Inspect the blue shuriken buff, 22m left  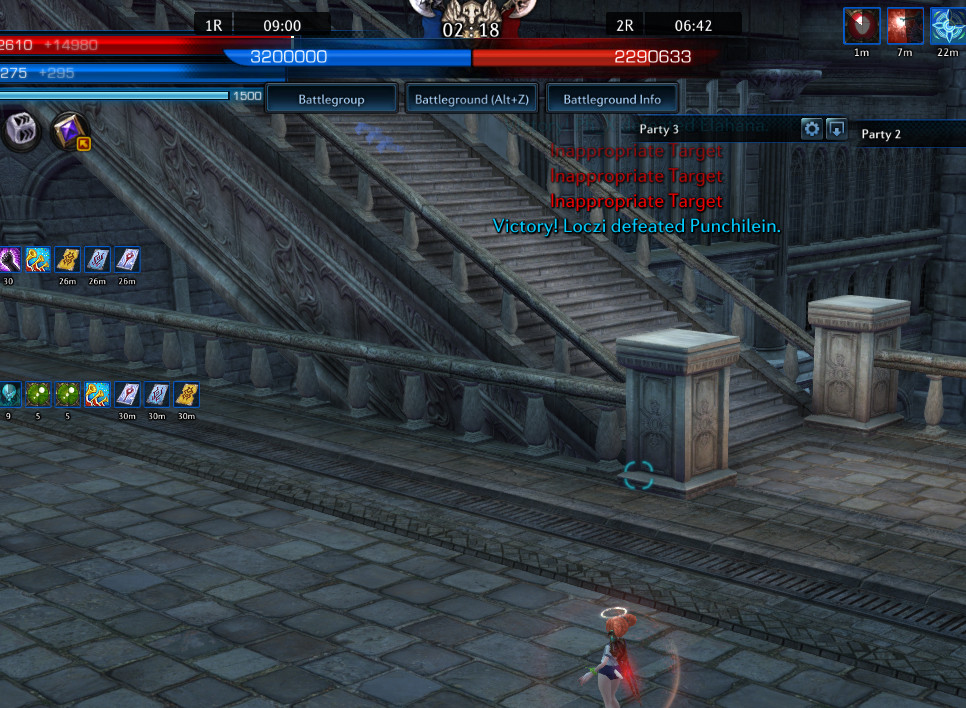[947, 26]
